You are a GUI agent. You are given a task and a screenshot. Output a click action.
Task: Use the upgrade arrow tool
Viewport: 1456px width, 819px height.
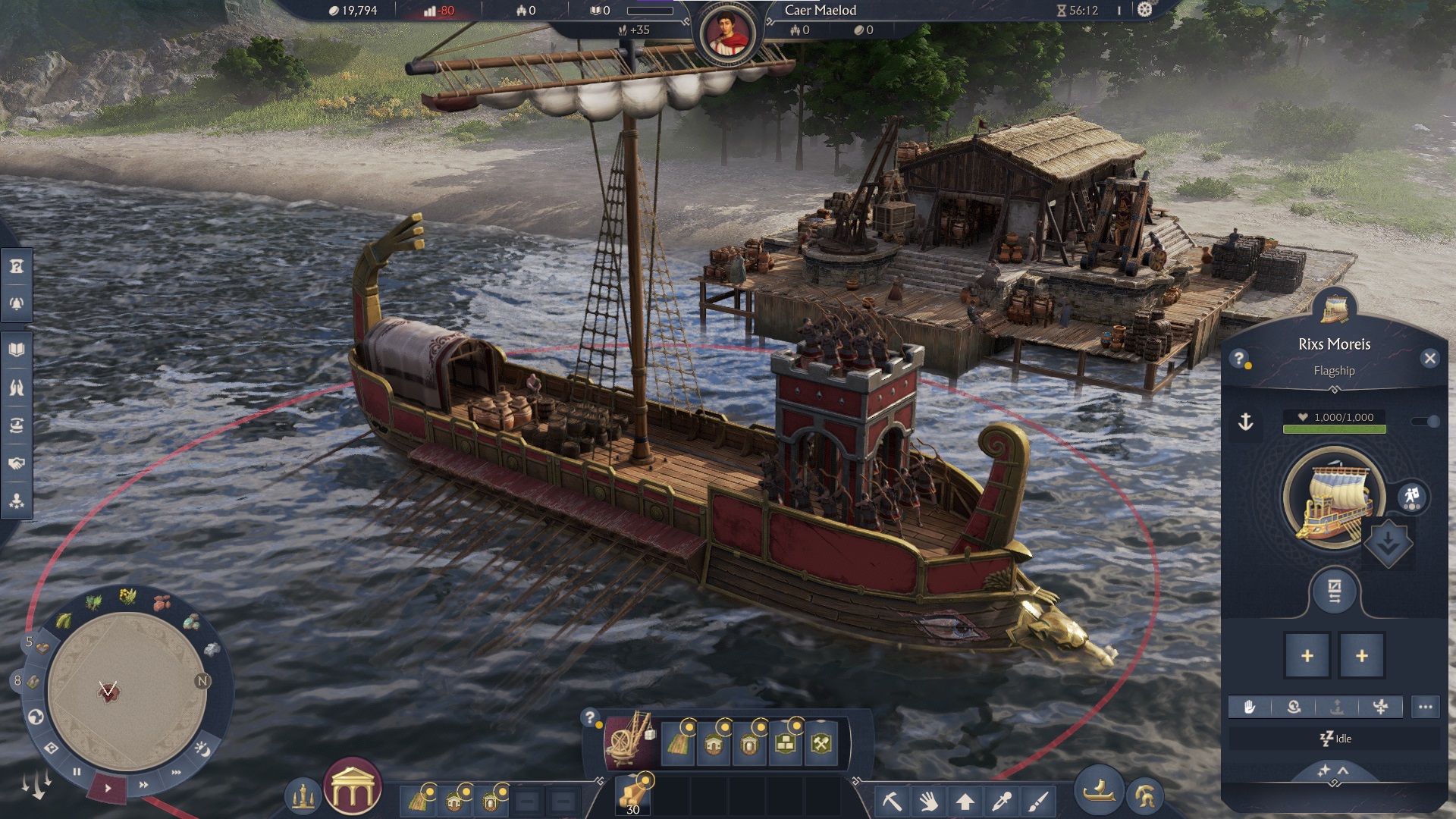(965, 801)
